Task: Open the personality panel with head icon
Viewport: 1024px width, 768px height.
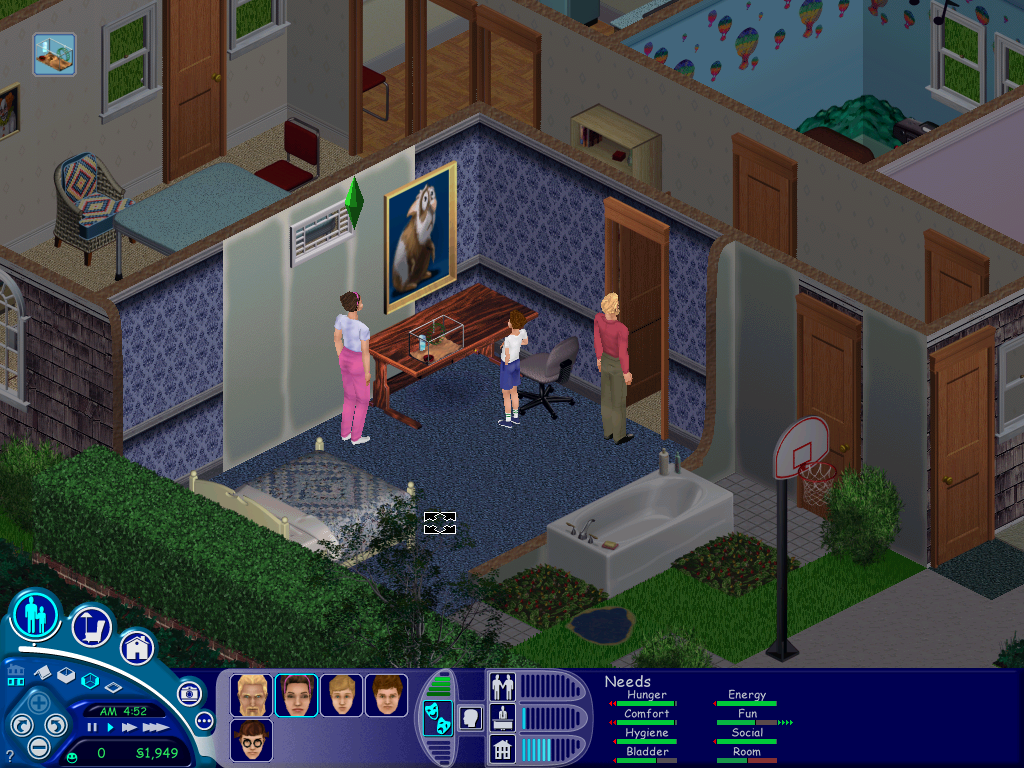Action: pyautogui.click(x=469, y=717)
